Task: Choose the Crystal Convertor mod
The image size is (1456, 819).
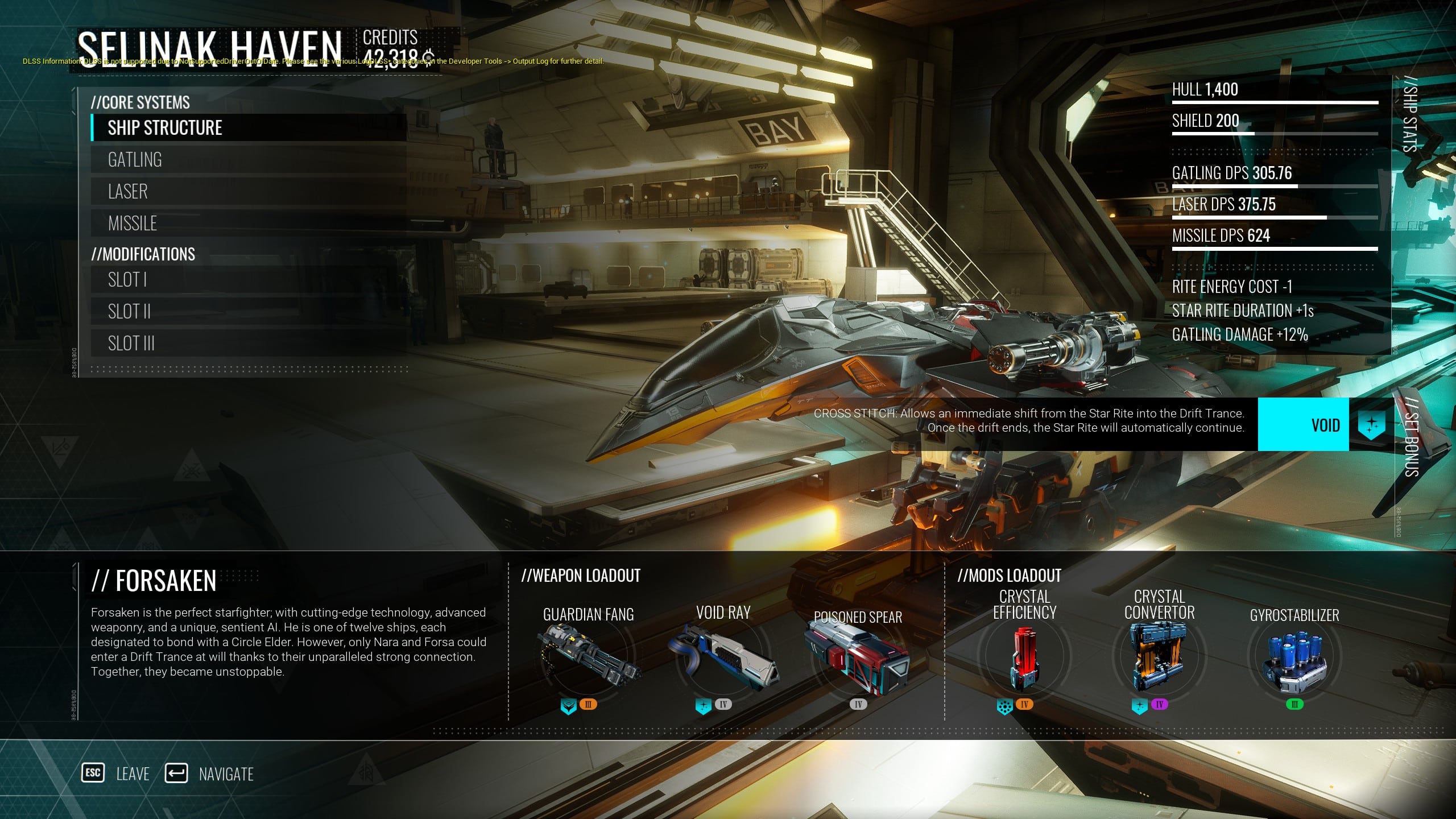Action: (x=1159, y=657)
